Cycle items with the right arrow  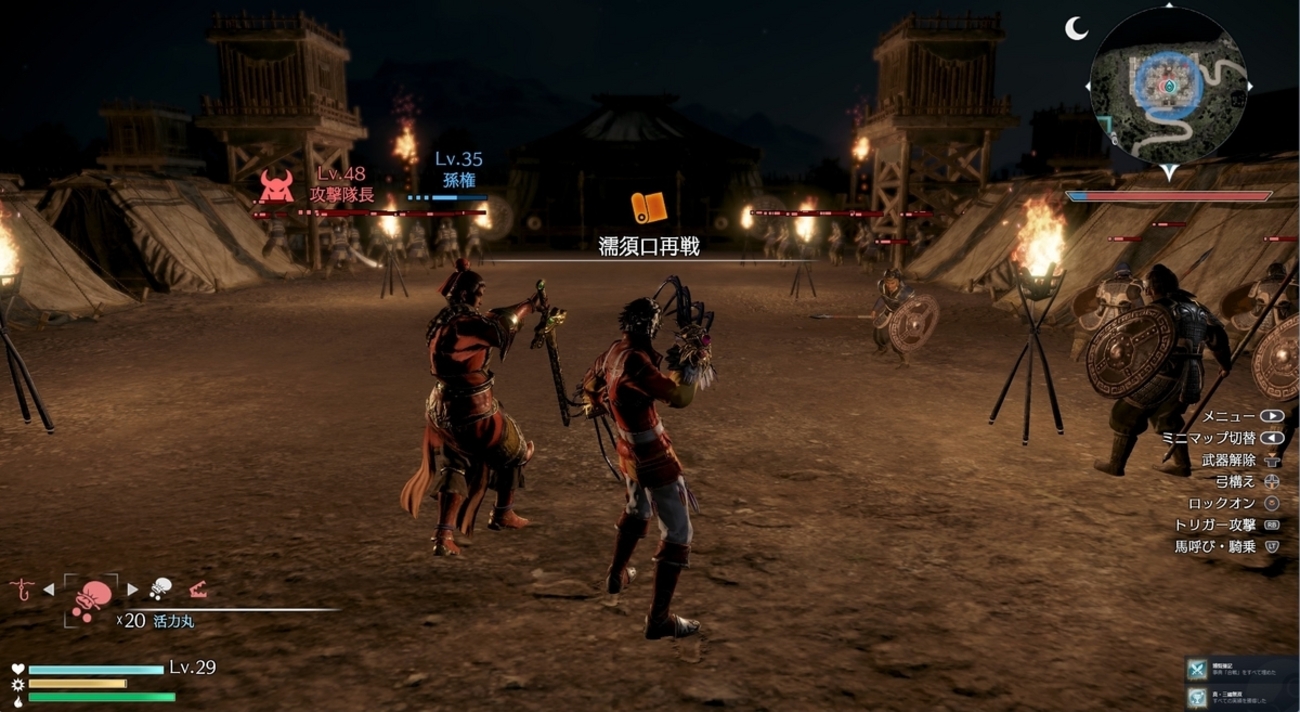132,589
